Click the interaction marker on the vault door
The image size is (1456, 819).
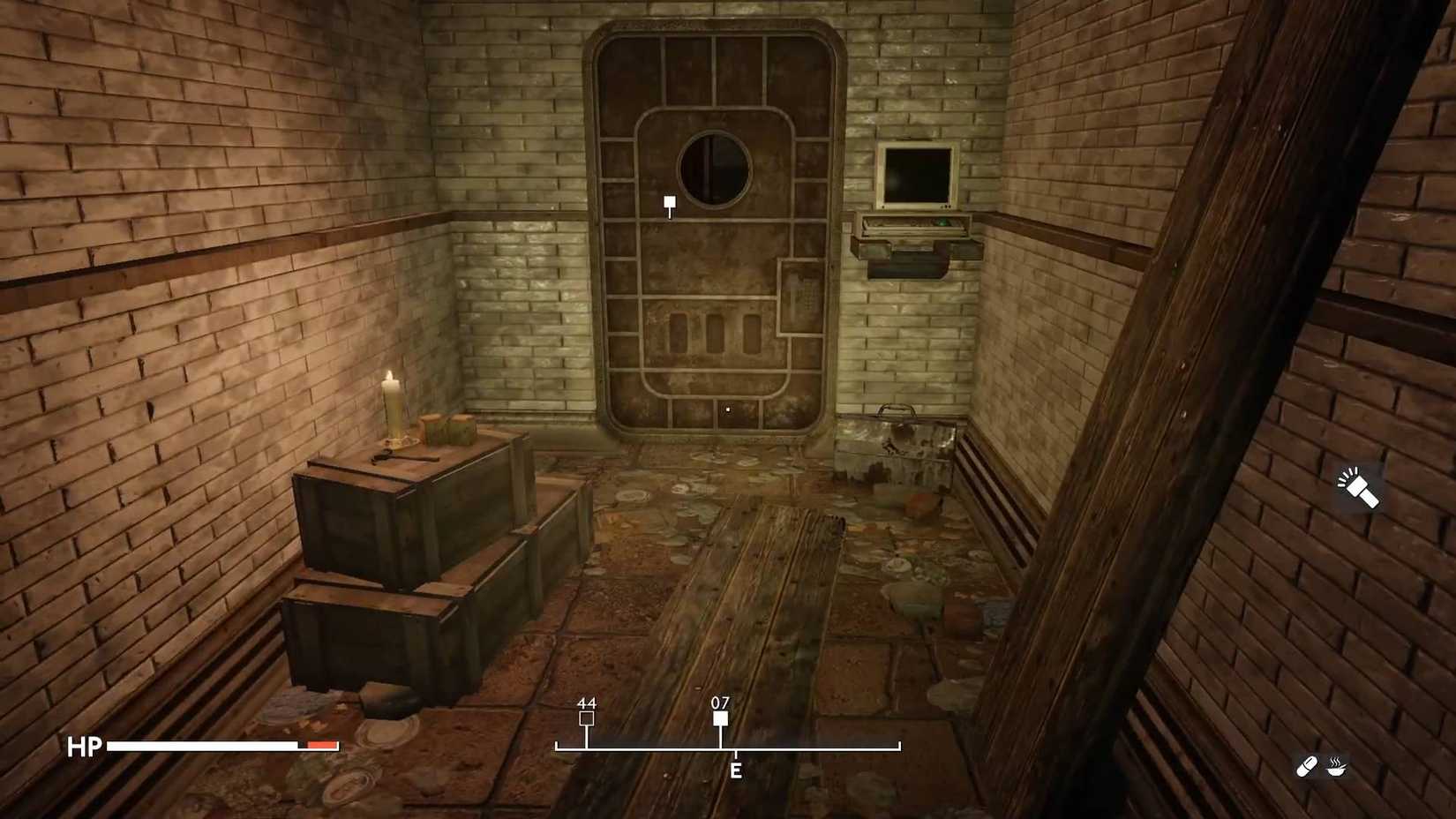coord(669,203)
